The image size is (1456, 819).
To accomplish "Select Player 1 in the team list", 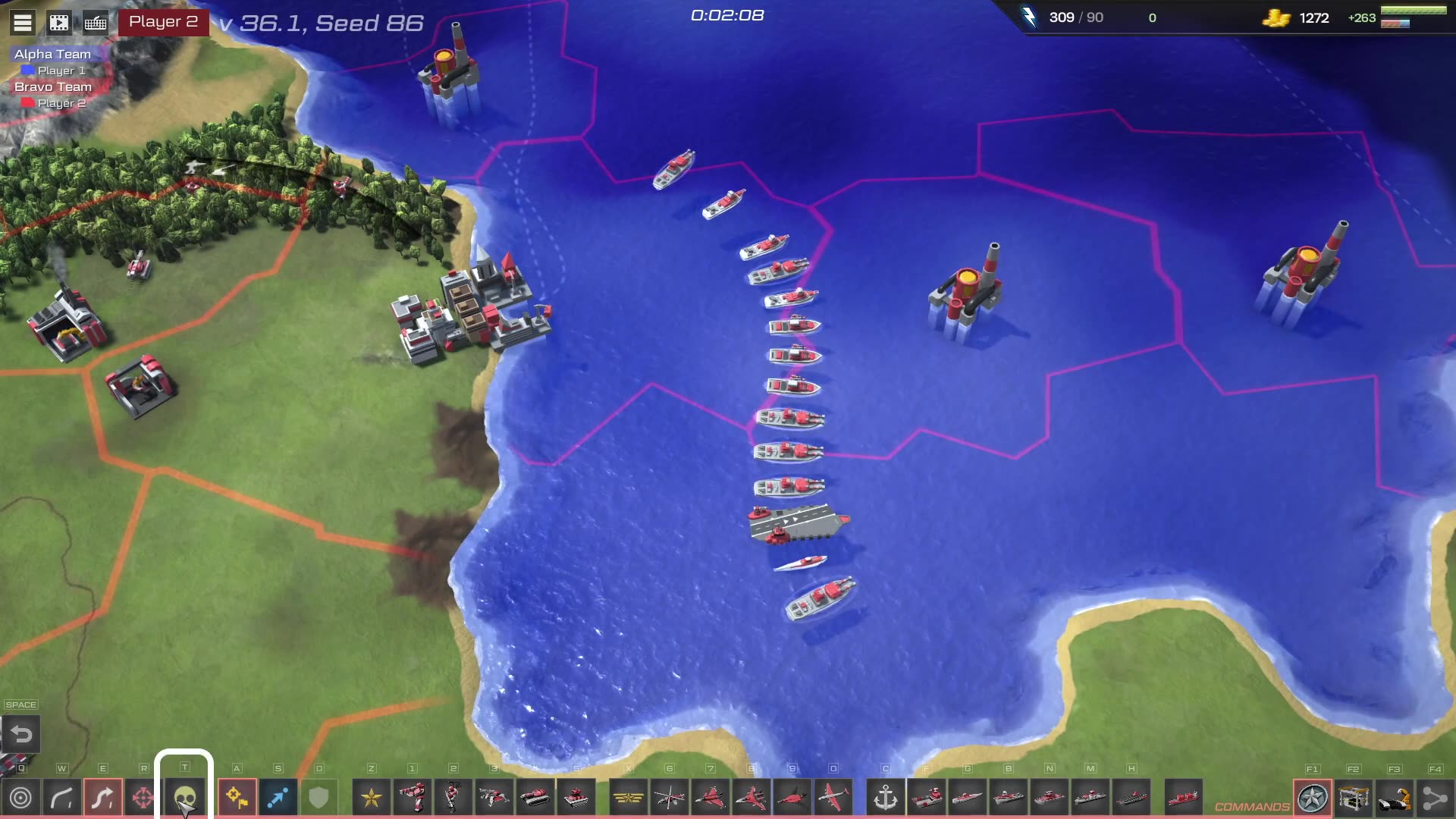I will [x=61, y=71].
